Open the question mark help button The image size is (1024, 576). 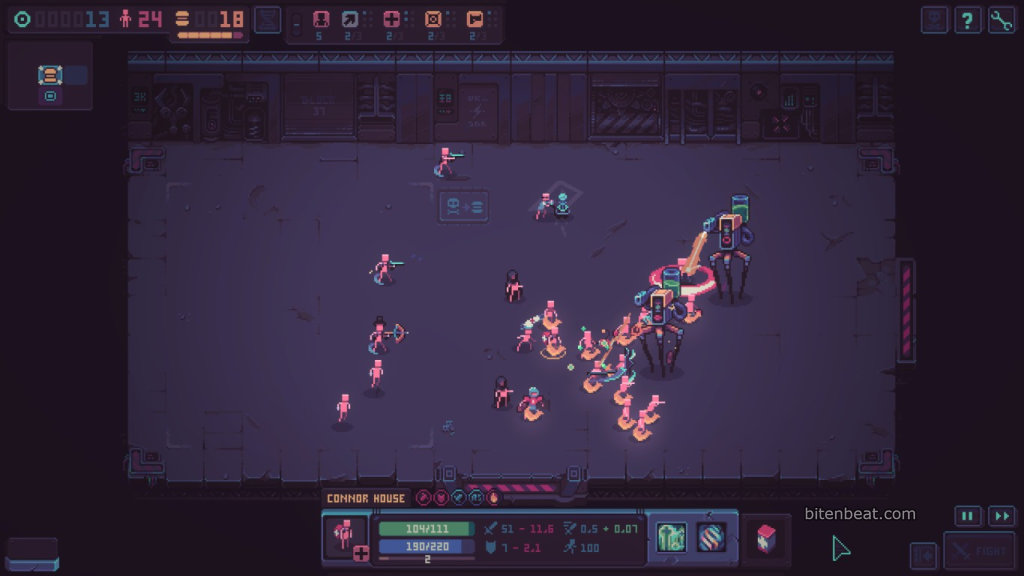coord(967,20)
